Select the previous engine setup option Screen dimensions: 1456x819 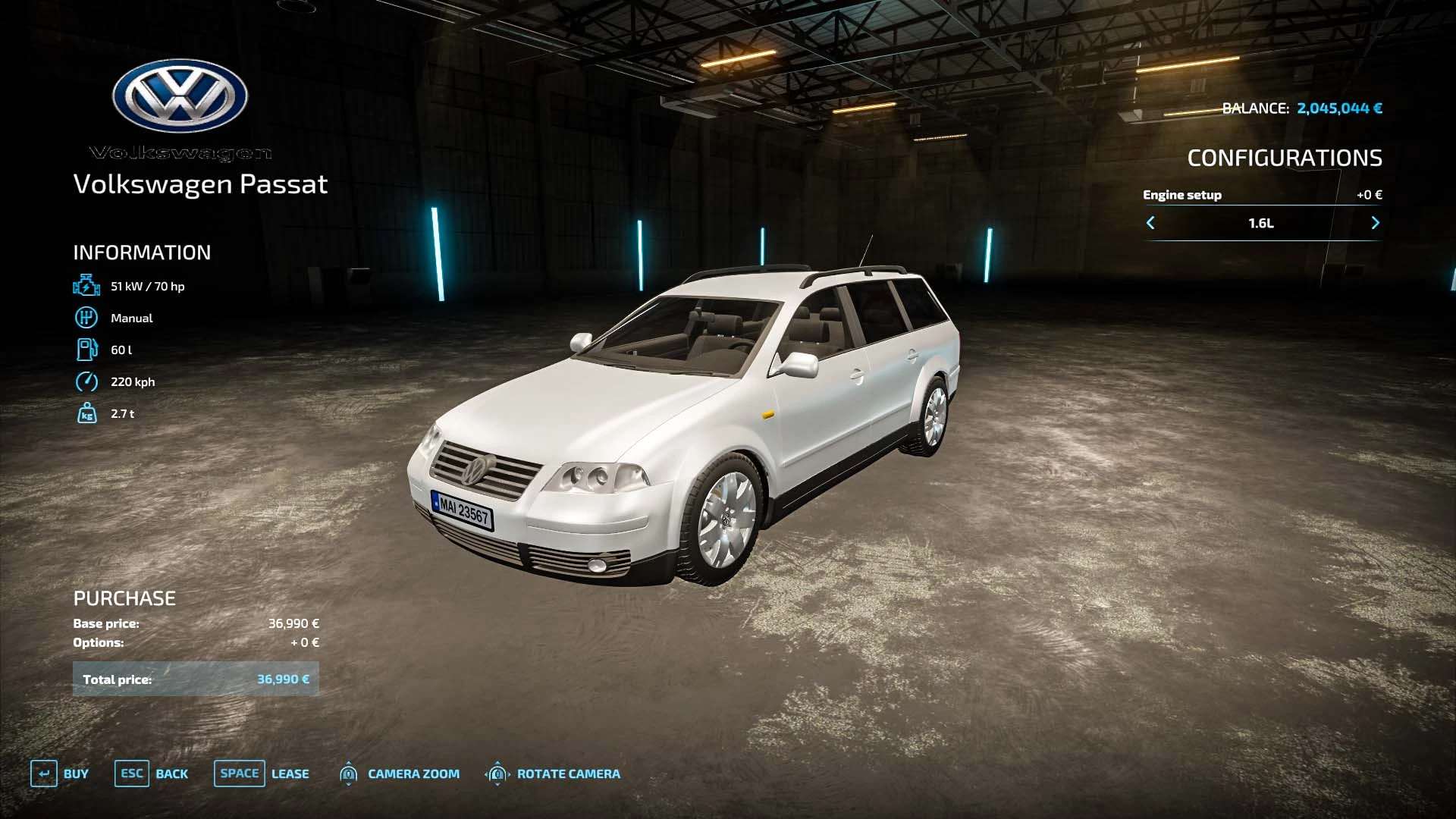[1150, 223]
